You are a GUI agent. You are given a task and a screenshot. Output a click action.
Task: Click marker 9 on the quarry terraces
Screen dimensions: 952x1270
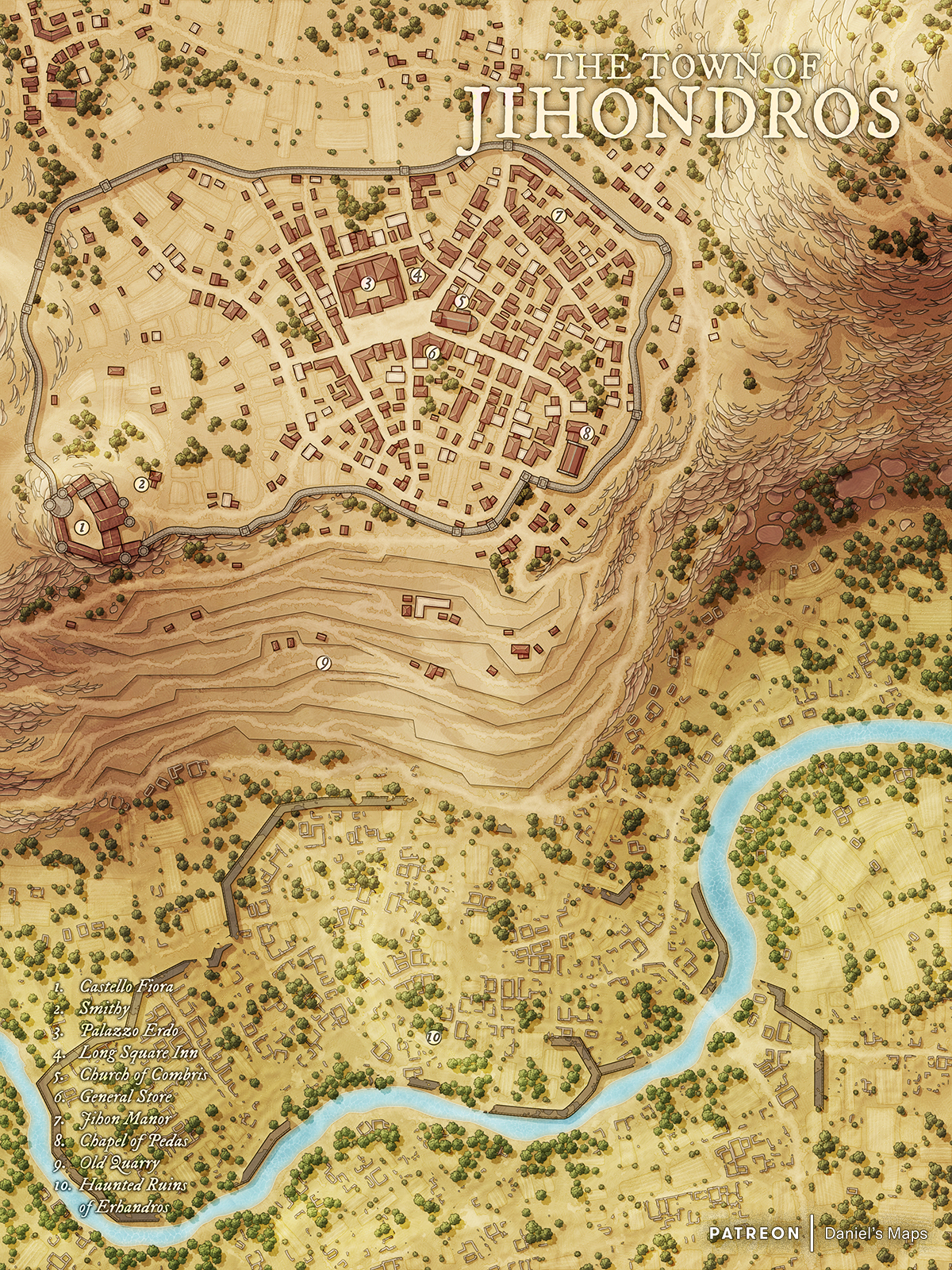(323, 663)
